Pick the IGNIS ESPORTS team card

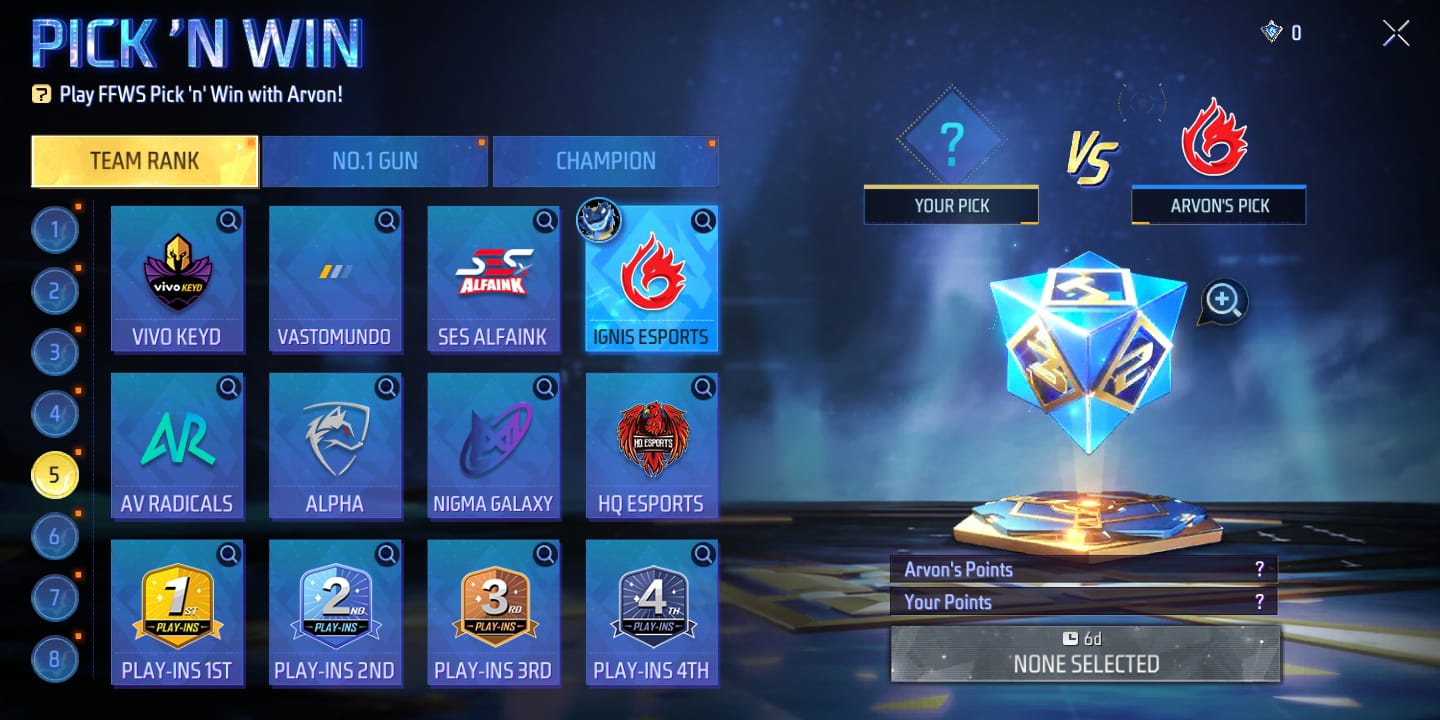(651, 278)
